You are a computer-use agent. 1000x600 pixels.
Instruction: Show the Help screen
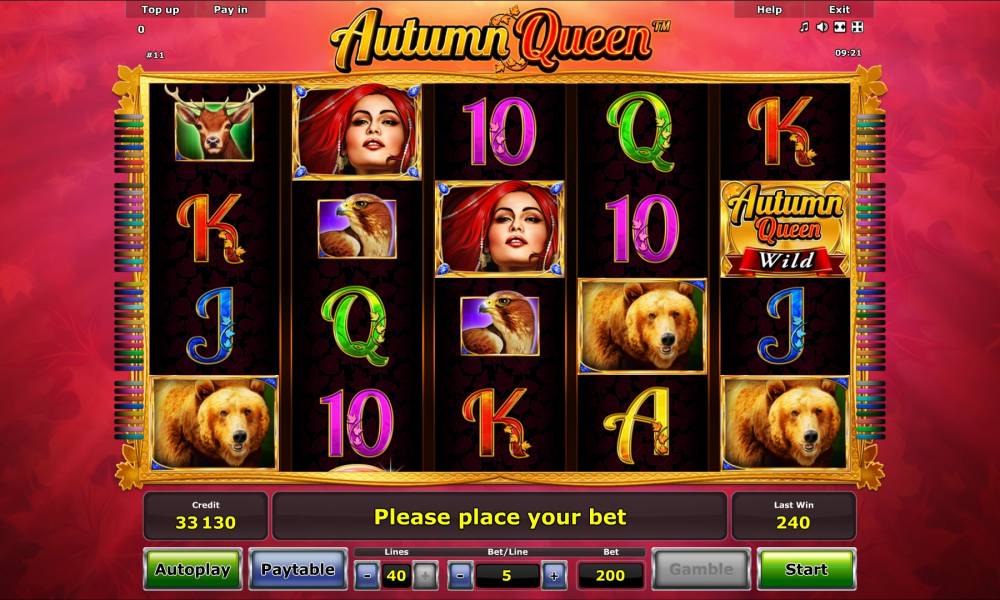click(x=769, y=9)
